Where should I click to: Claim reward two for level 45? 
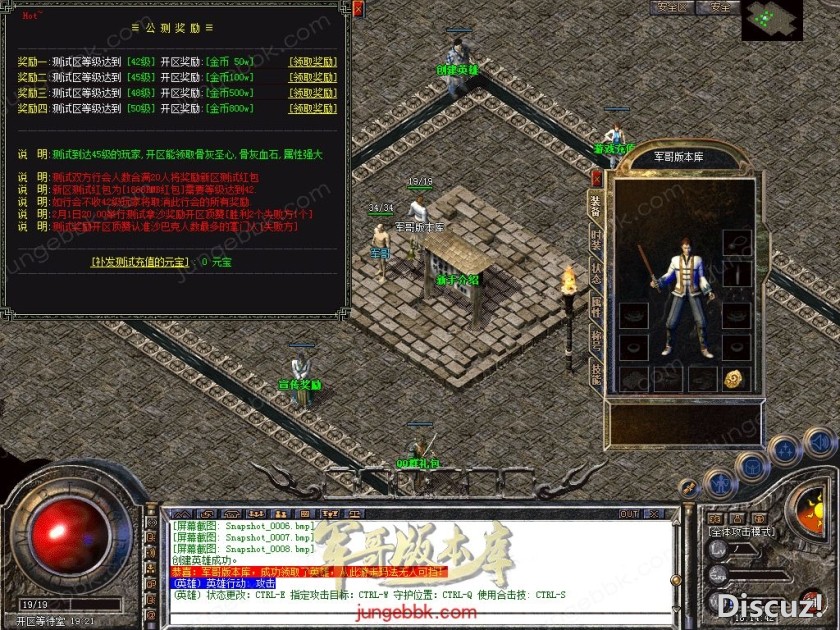point(312,77)
